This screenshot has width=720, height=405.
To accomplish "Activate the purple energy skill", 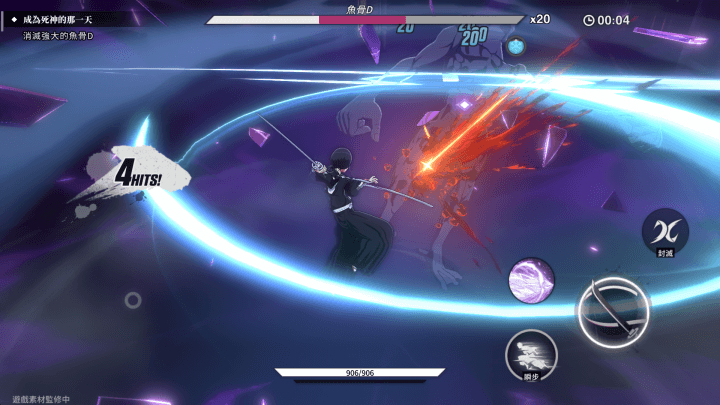I will click(x=532, y=280).
